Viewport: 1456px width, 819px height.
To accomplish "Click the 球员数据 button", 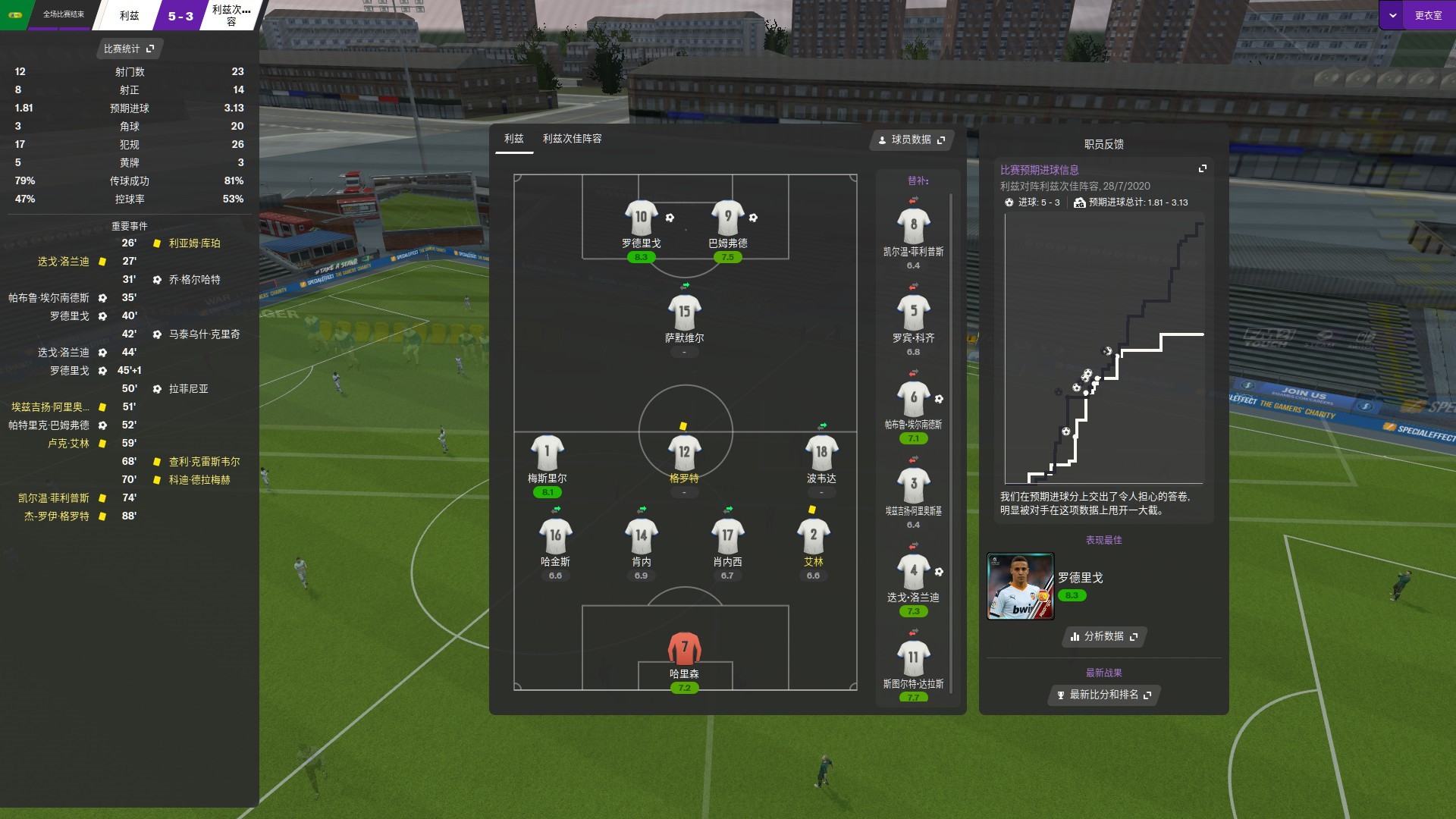I will (x=910, y=140).
